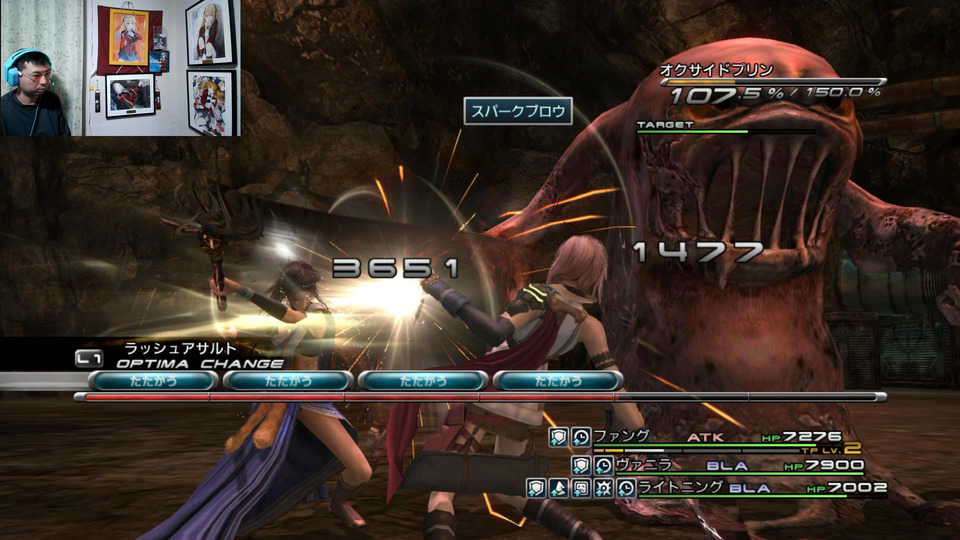Click the streamer webcam overlay
Viewport: 960px width, 540px height.
[x=119, y=68]
